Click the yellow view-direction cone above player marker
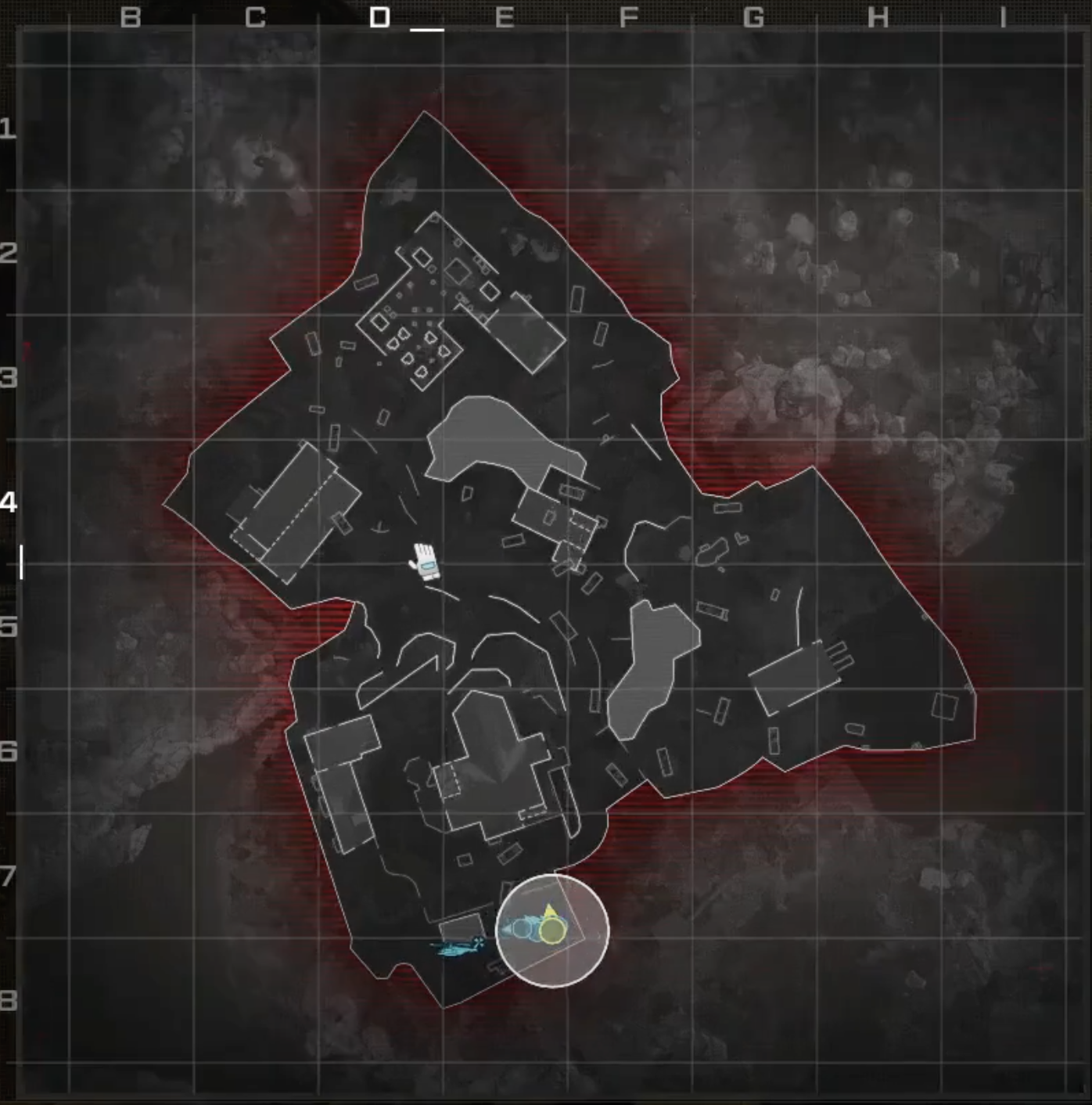Viewport: 1092px width, 1105px height. click(550, 909)
